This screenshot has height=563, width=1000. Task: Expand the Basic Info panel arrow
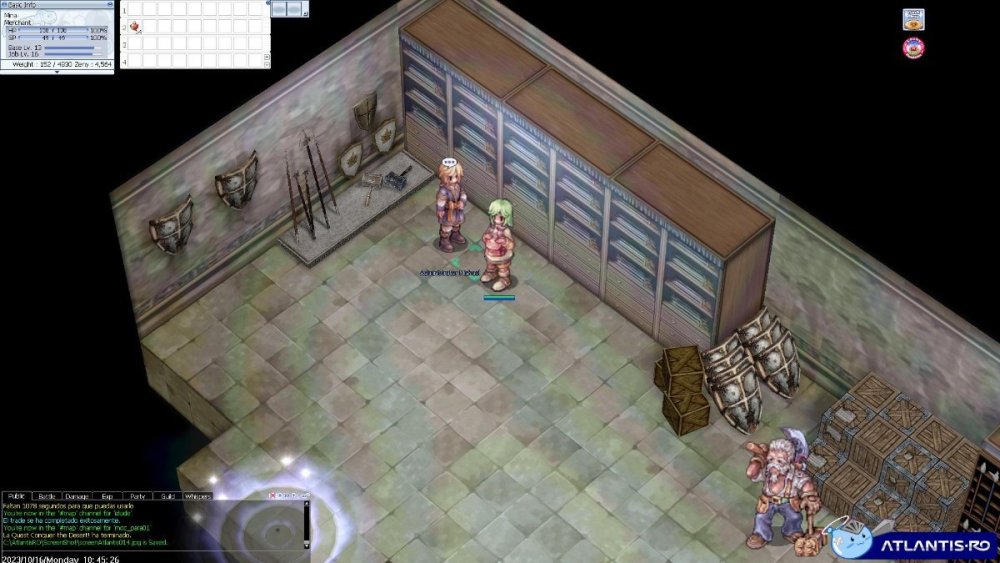click(56, 72)
